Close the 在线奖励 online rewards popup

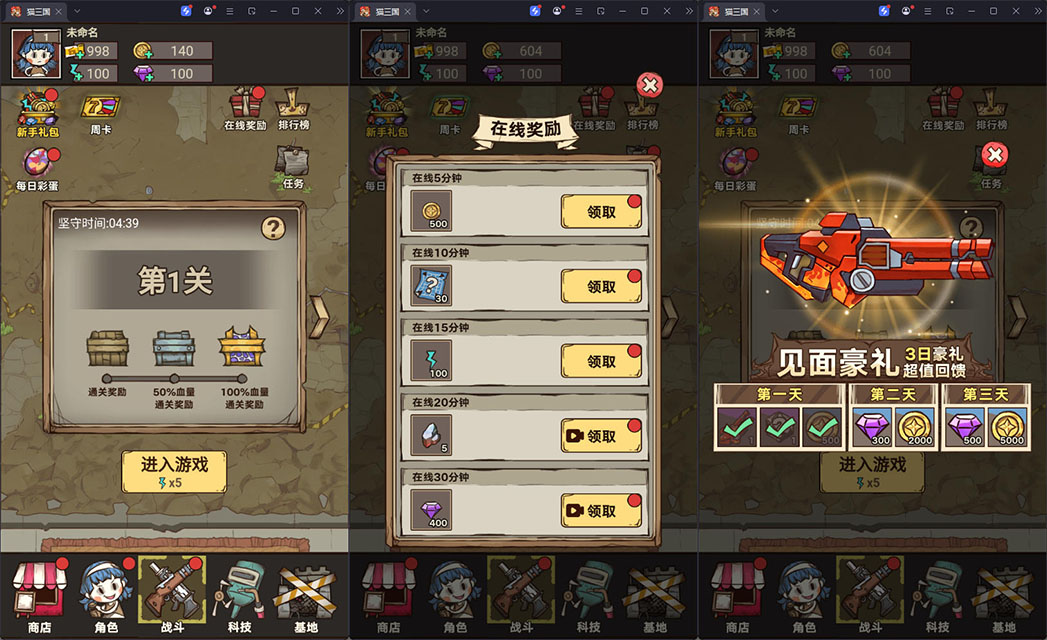click(x=650, y=85)
